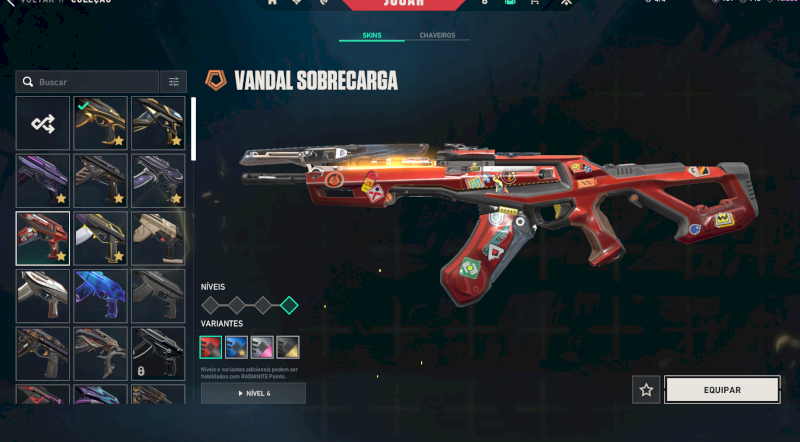Choose the red color variant

211,347
